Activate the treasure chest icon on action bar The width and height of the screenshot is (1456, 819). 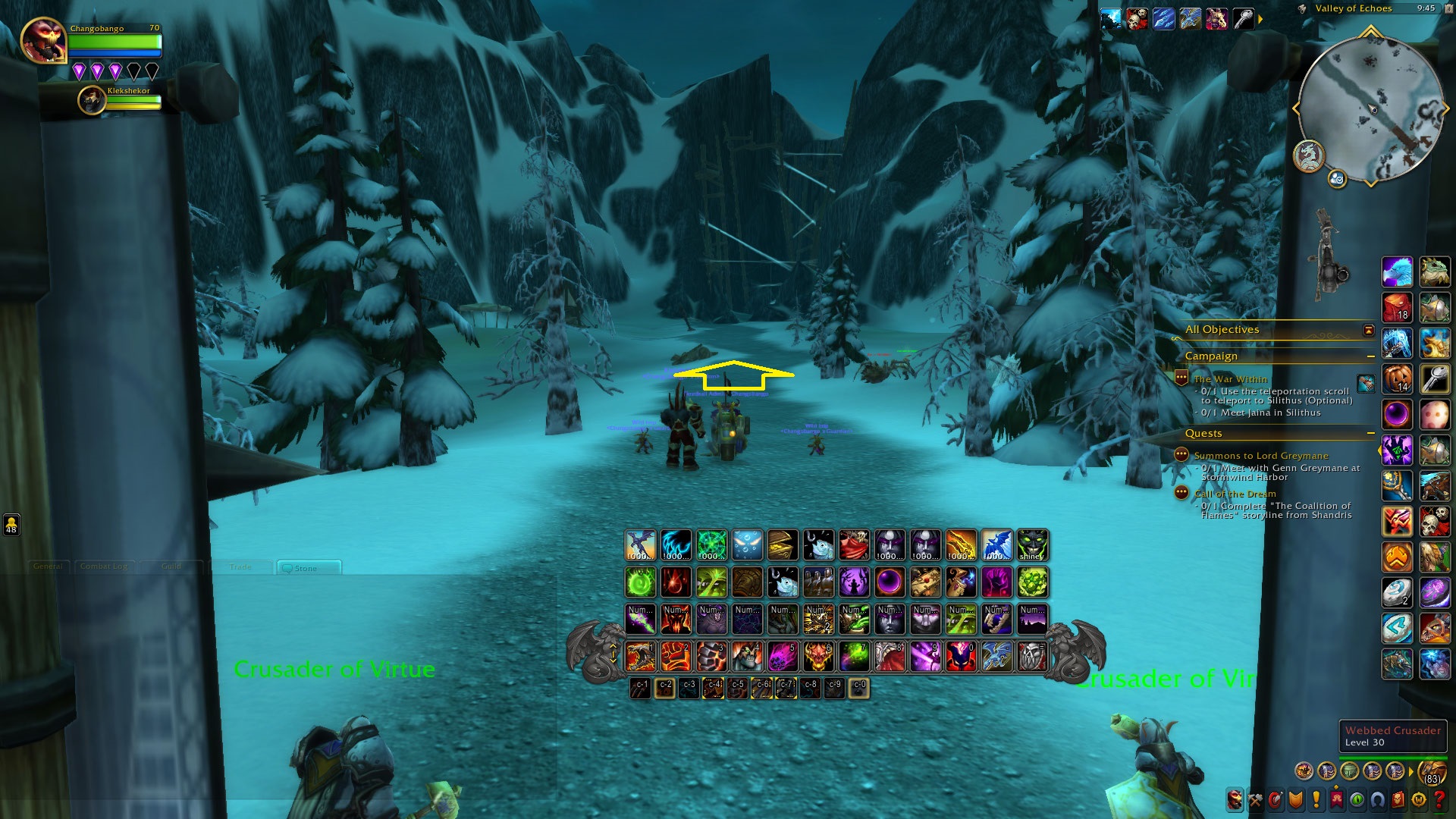click(x=783, y=545)
